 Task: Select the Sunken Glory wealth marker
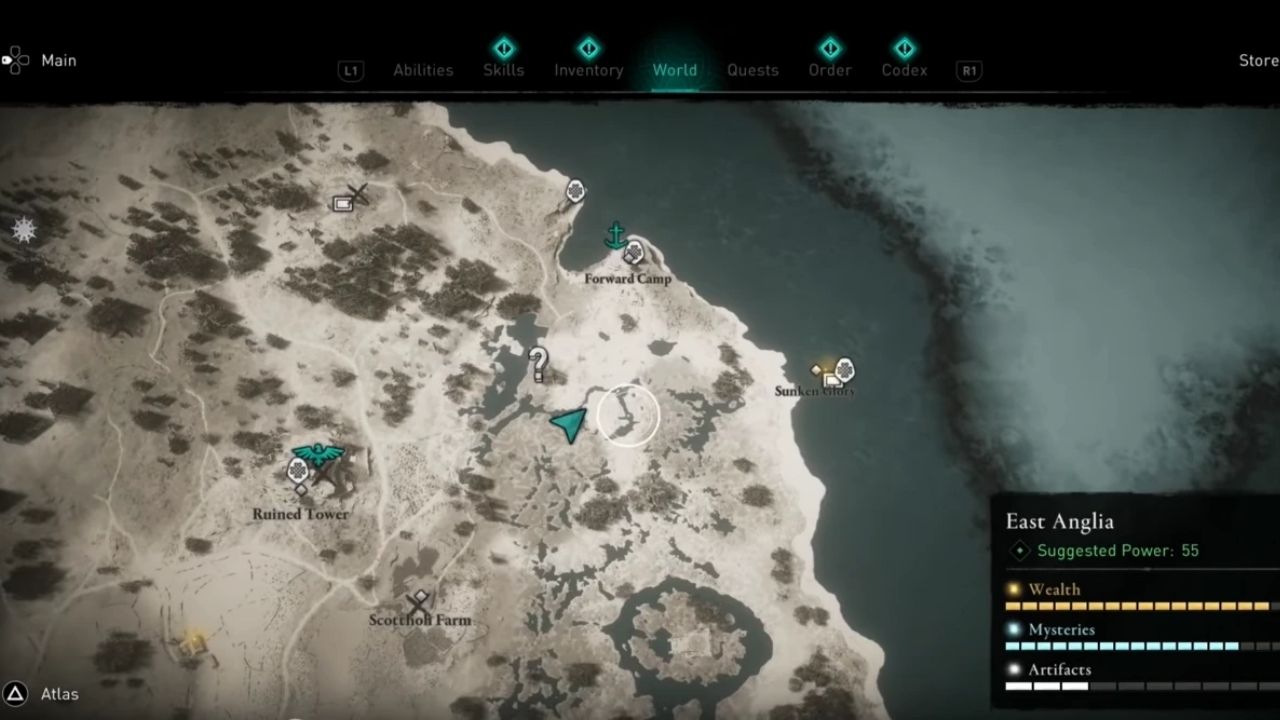[826, 371]
